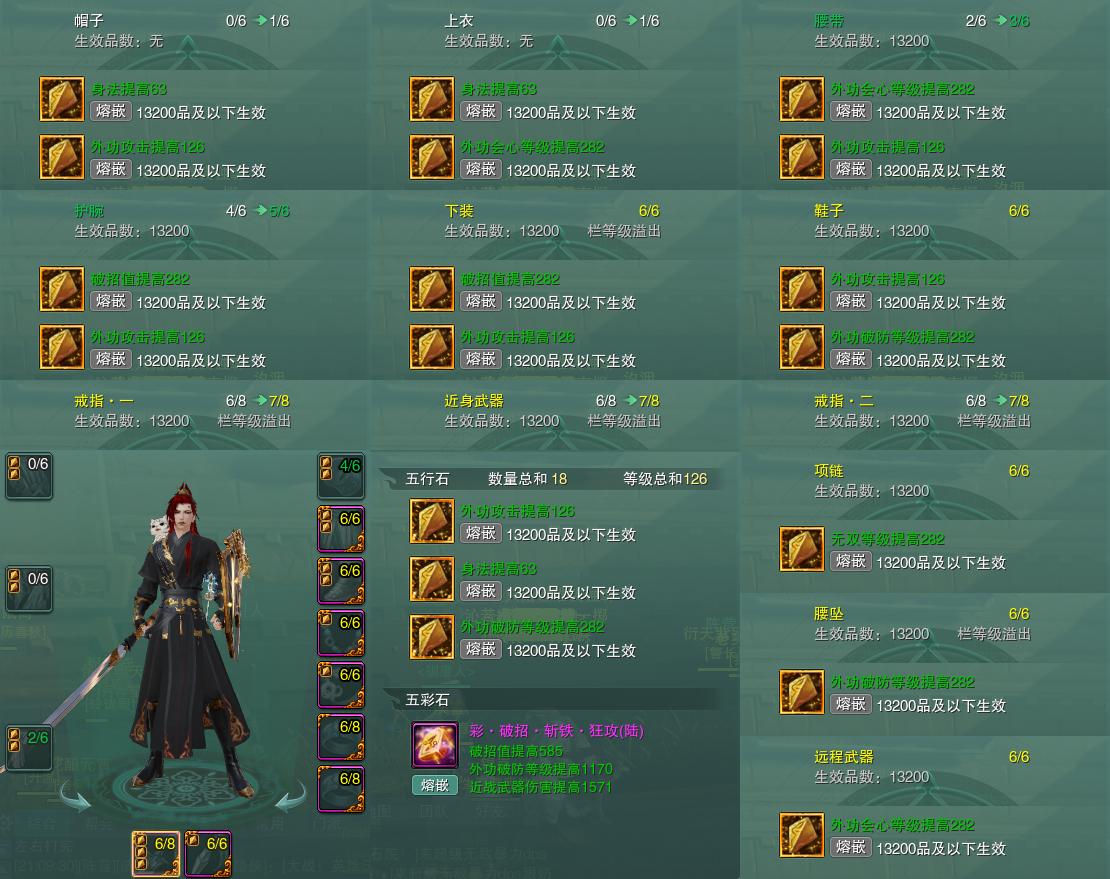Click 熔嵌 for 外功攻击提高126 under 下装
The image size is (1110, 879).
(480, 359)
